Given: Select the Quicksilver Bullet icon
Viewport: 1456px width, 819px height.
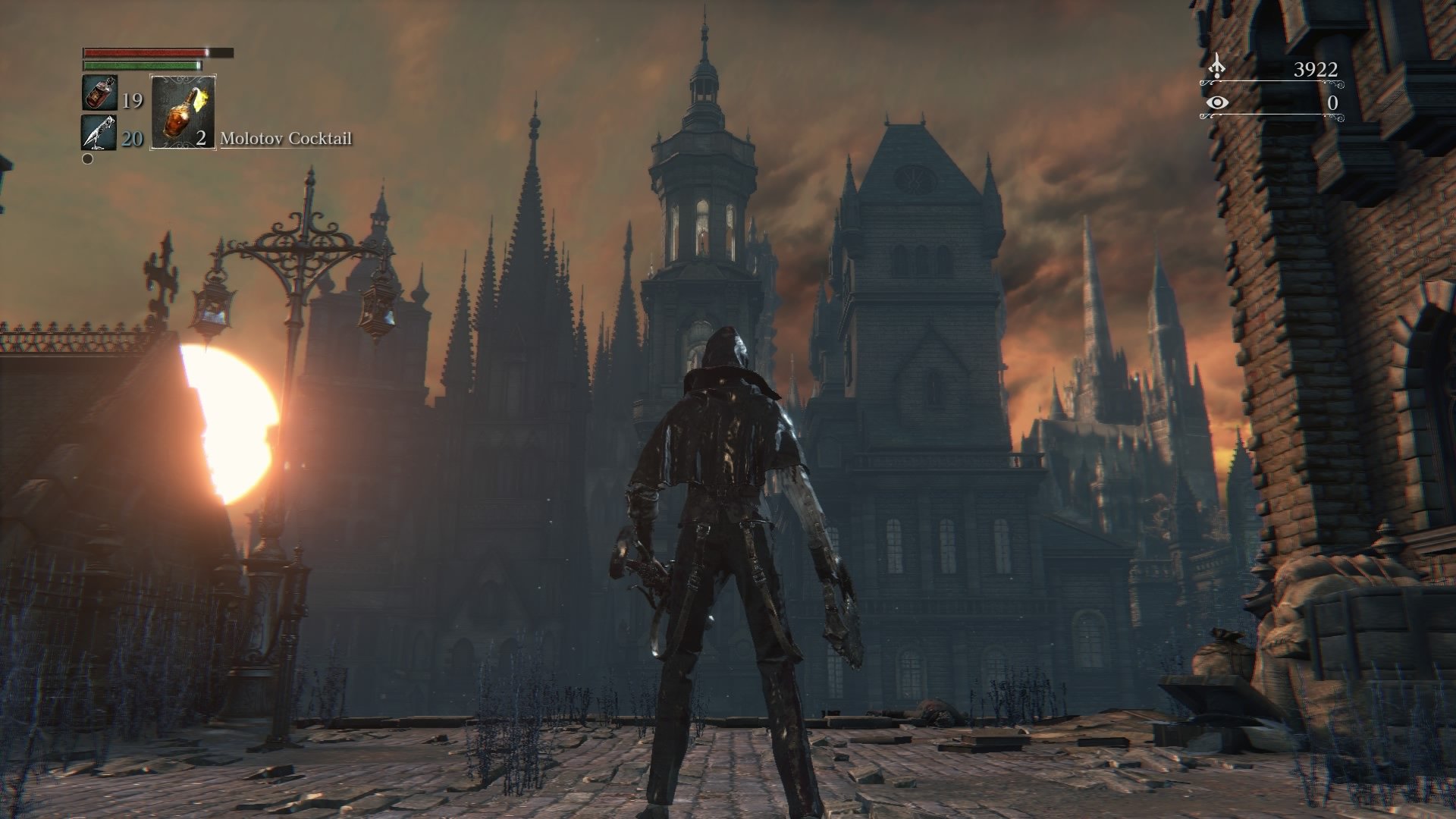Looking at the screenshot, I should 99,132.
